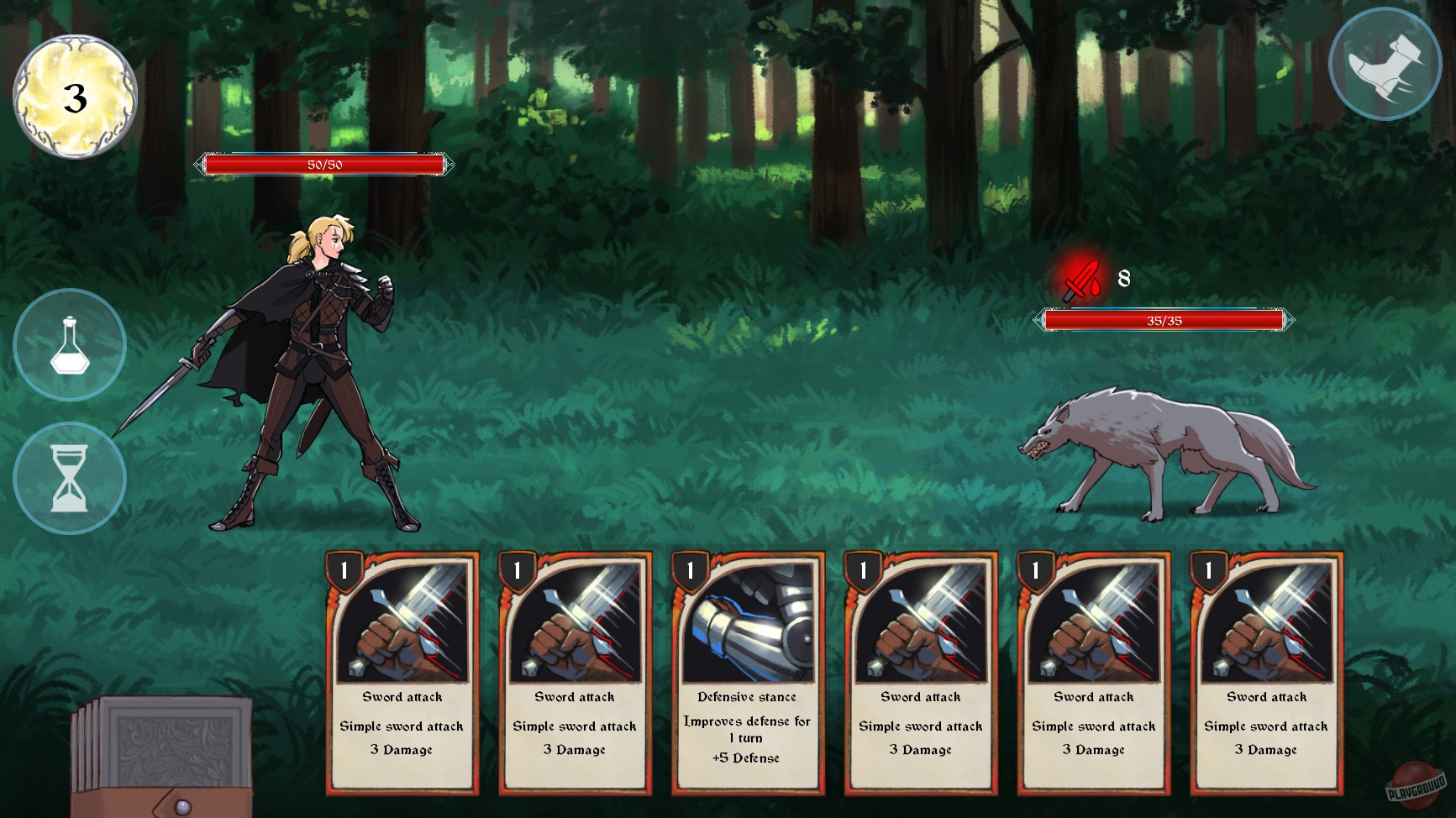Viewport: 1456px width, 818px height.
Task: Select the fourth Sword attack card
Action: pos(920,680)
